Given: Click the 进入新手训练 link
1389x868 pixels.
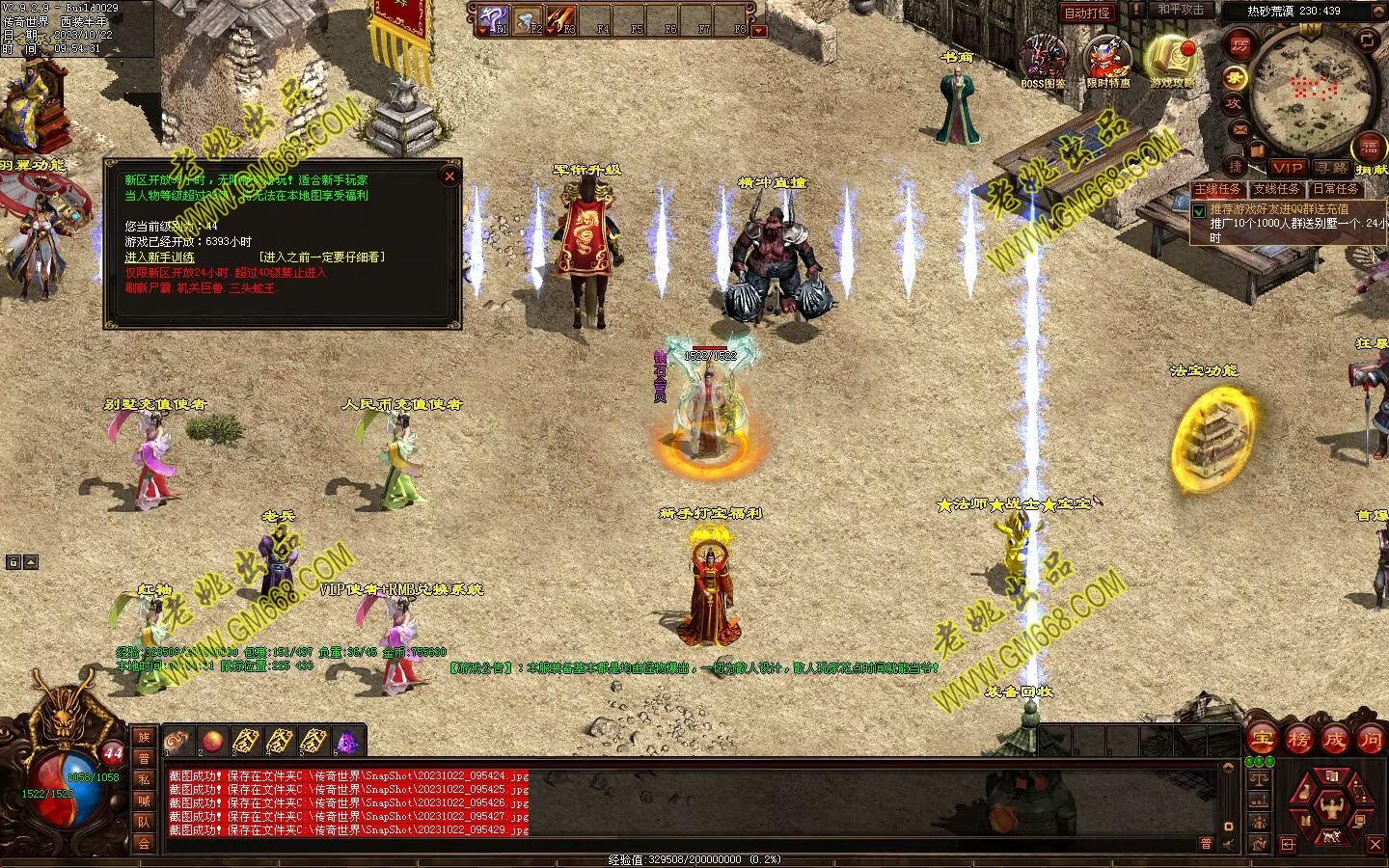Looking at the screenshot, I should click(x=159, y=258).
